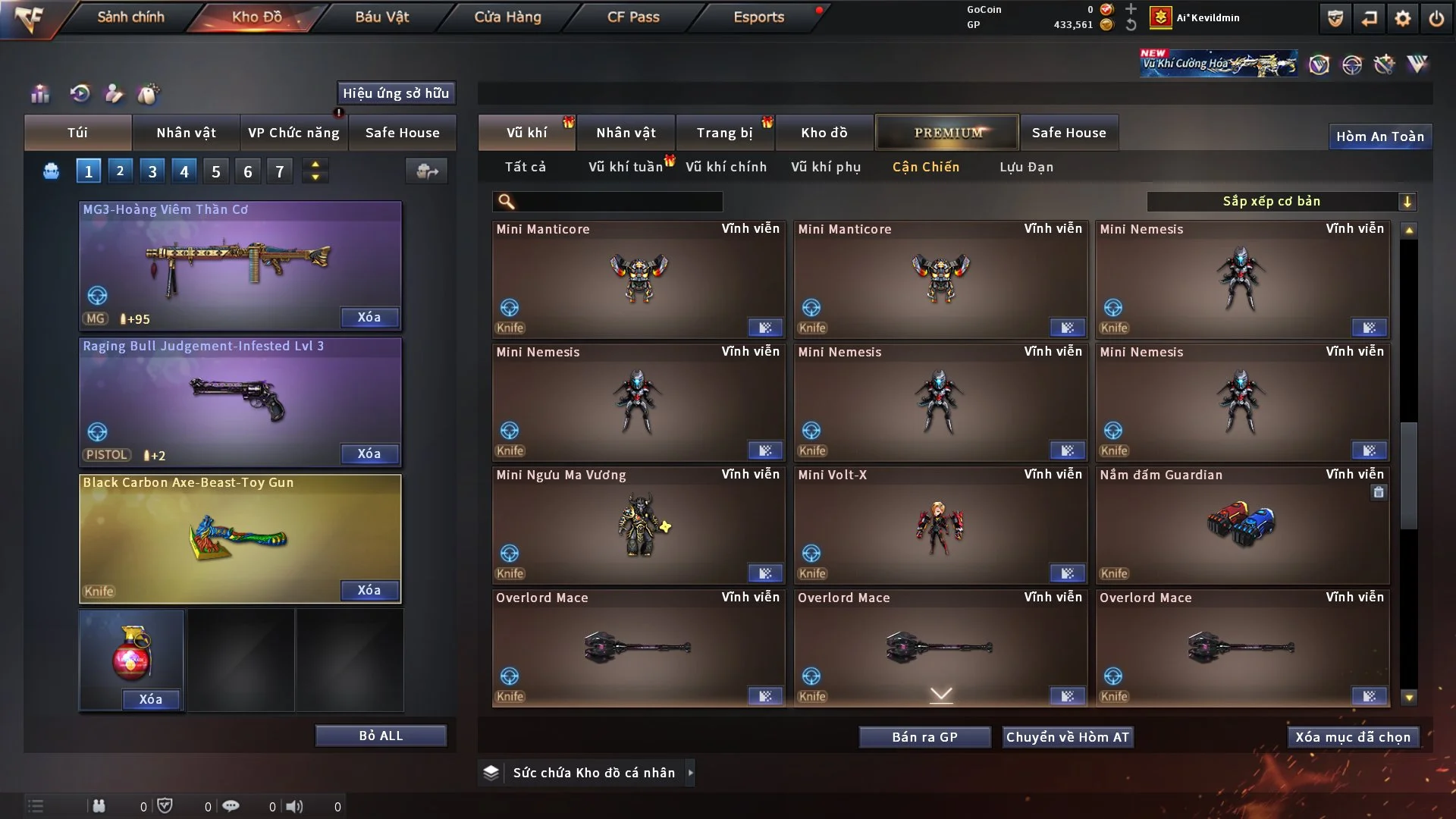Screen dimensions: 1456x819
Task: Go to the Cửa Hàng shop
Action: pos(507,17)
